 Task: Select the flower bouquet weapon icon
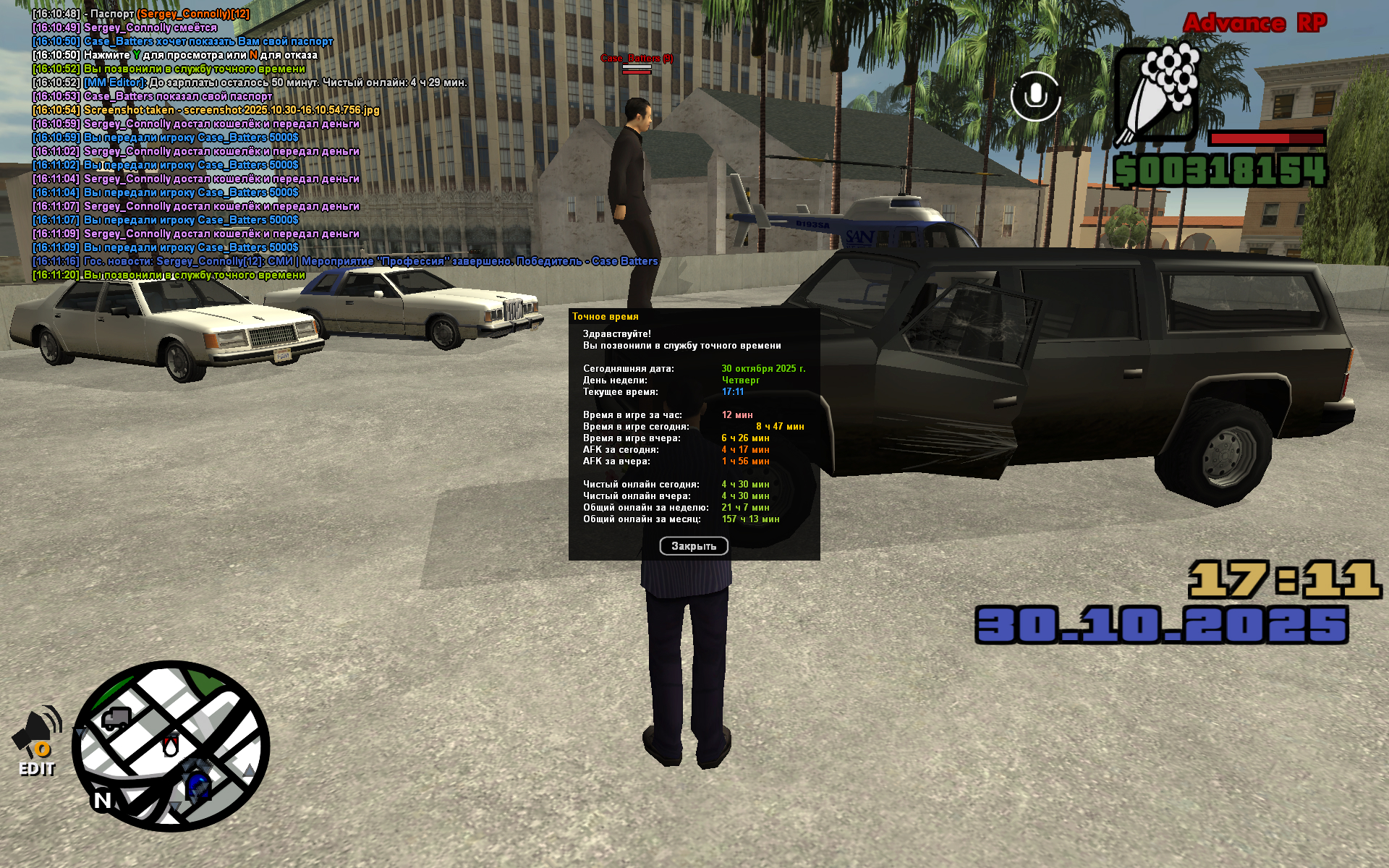click(1157, 94)
